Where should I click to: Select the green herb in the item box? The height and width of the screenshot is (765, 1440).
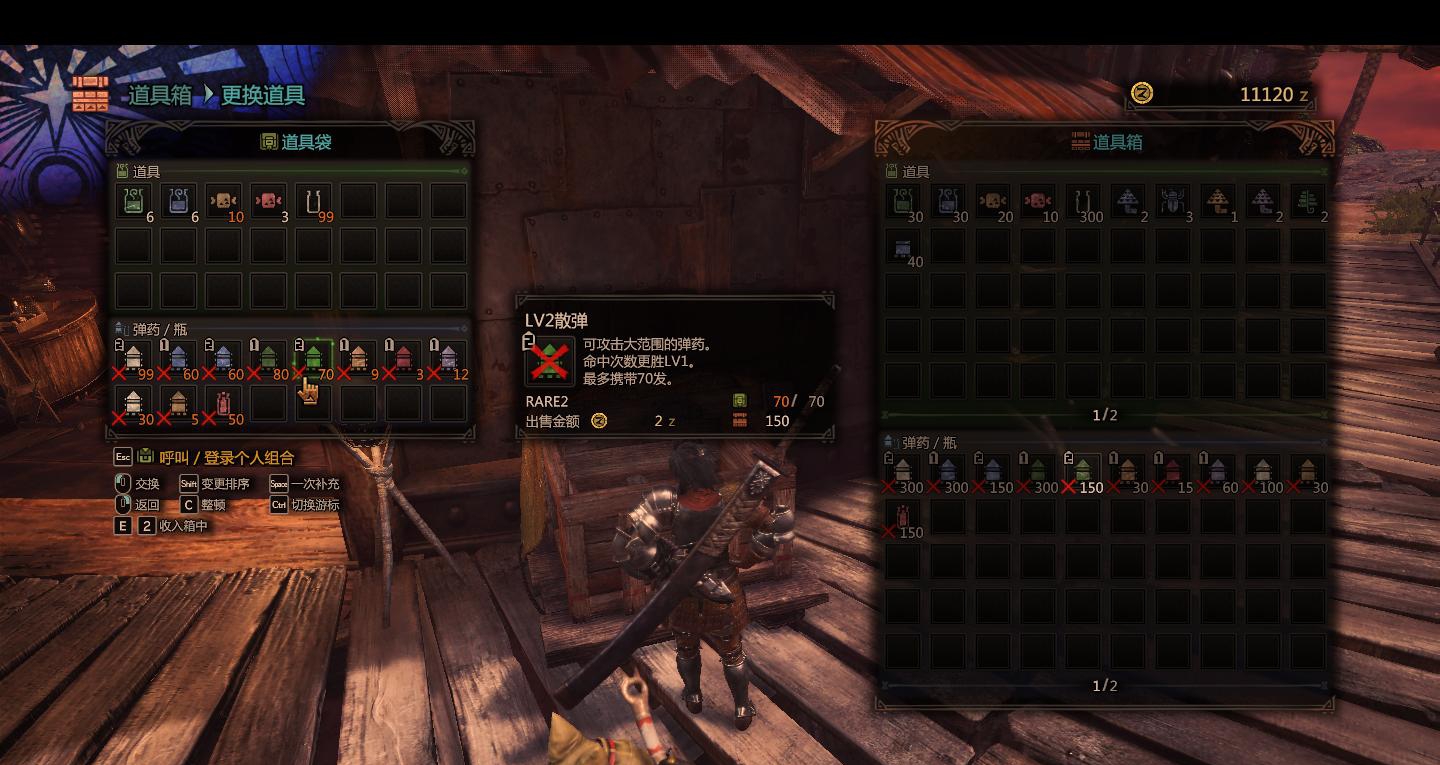click(1307, 201)
